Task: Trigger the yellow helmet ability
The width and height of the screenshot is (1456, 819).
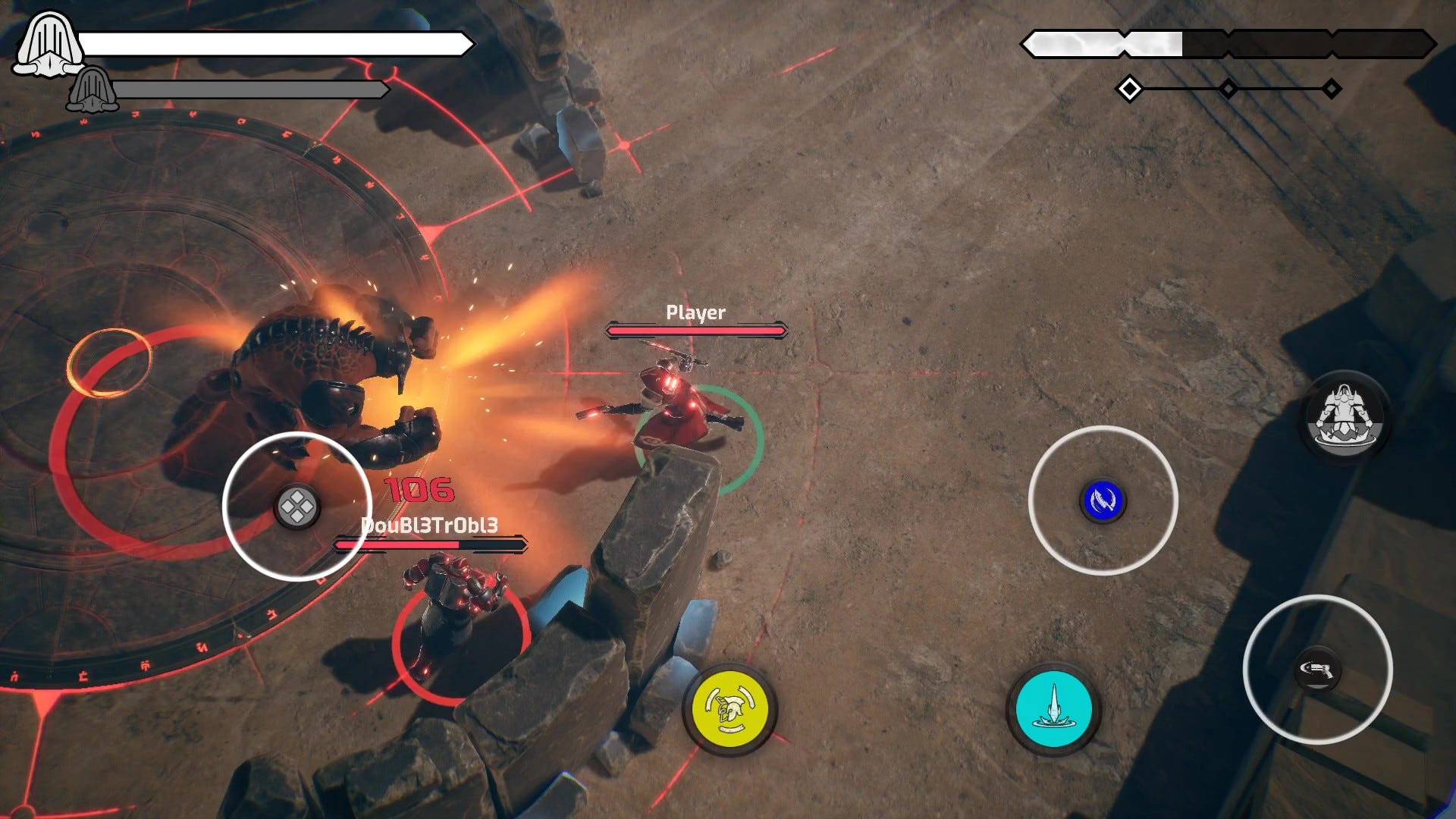Action: 730,709
